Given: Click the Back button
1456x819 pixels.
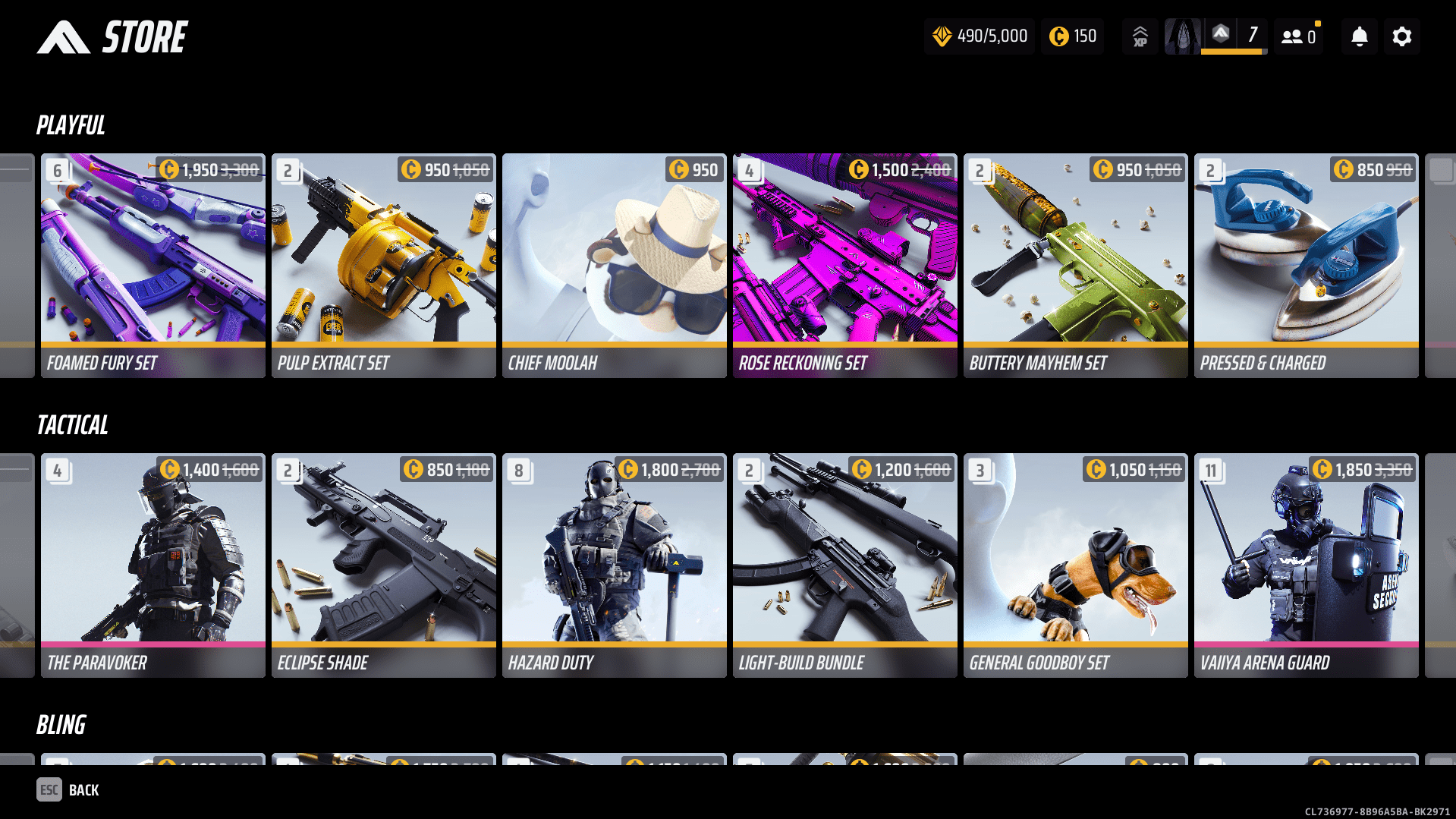Looking at the screenshot, I should click(x=68, y=790).
